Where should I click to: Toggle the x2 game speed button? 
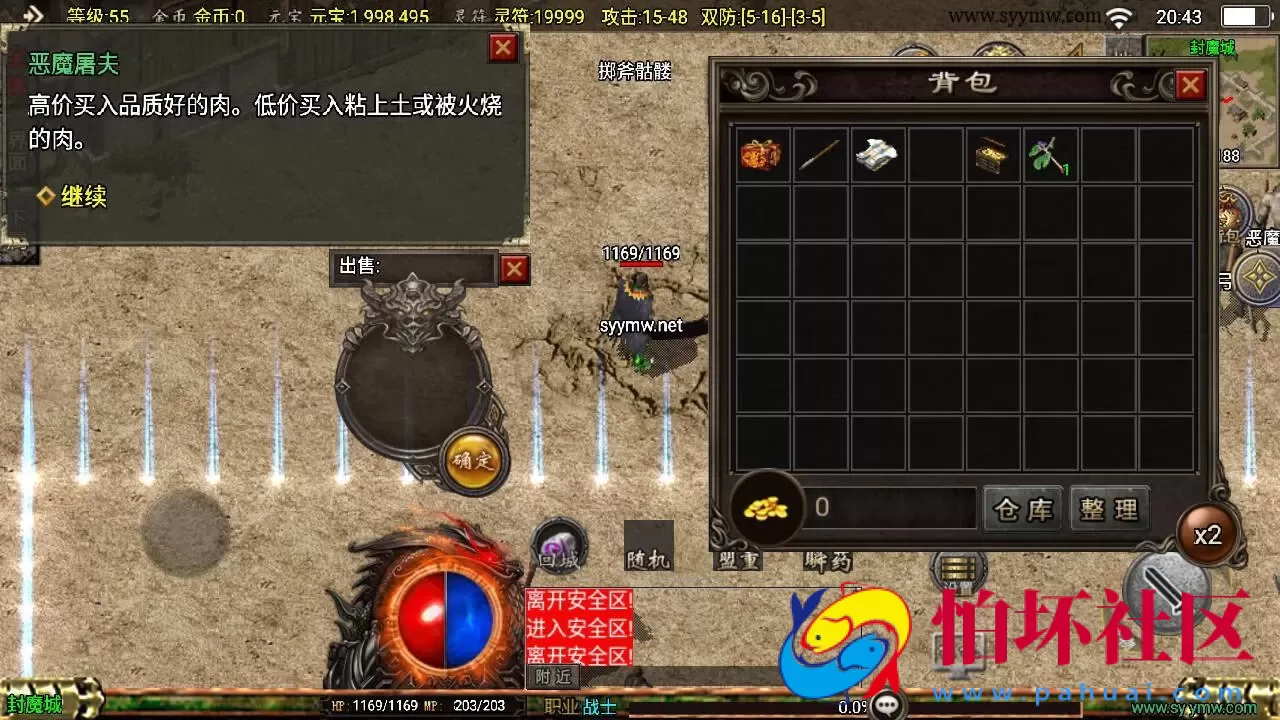point(1207,536)
